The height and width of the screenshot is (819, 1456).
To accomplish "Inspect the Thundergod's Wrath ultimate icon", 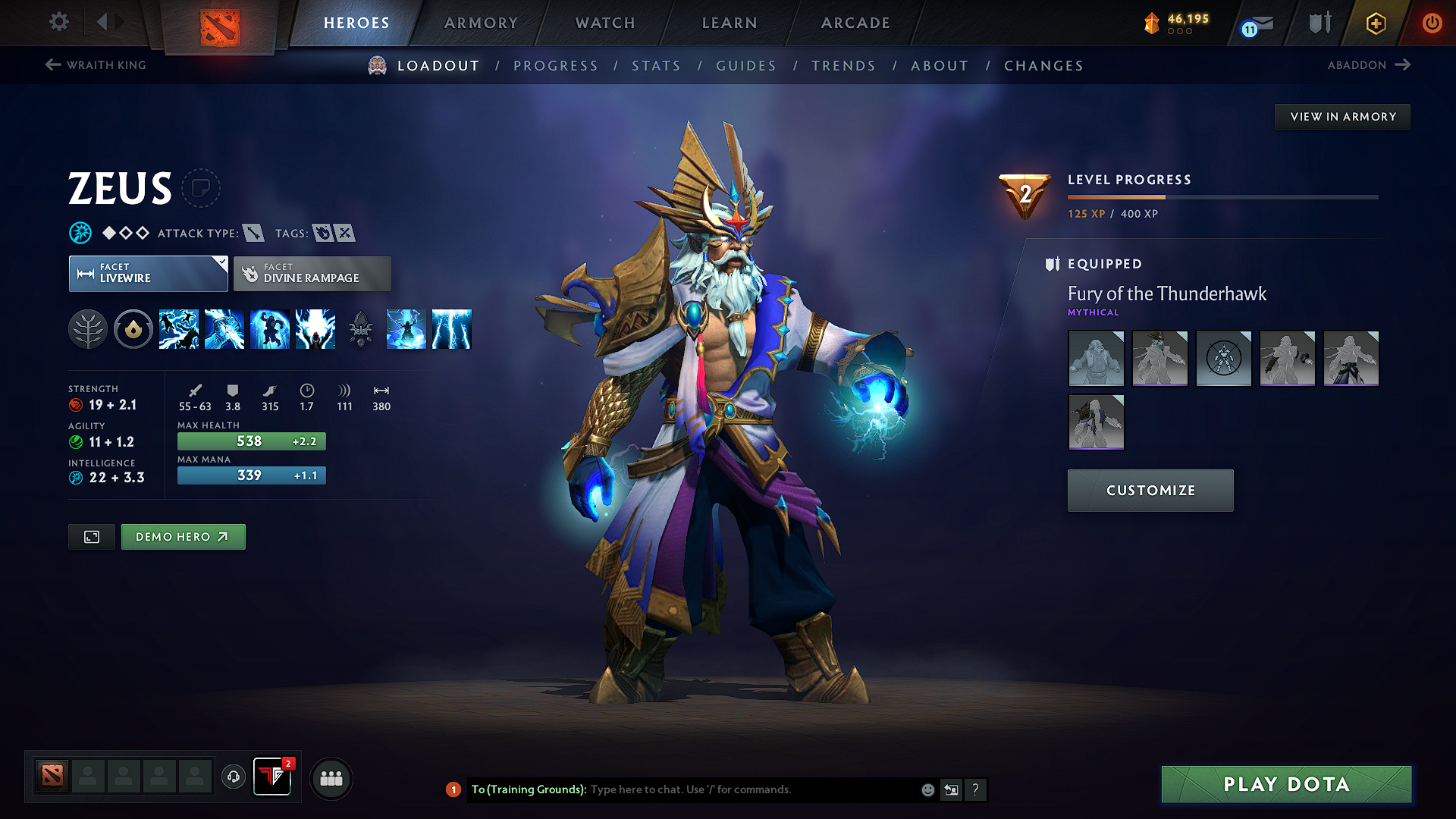I will coord(452,329).
